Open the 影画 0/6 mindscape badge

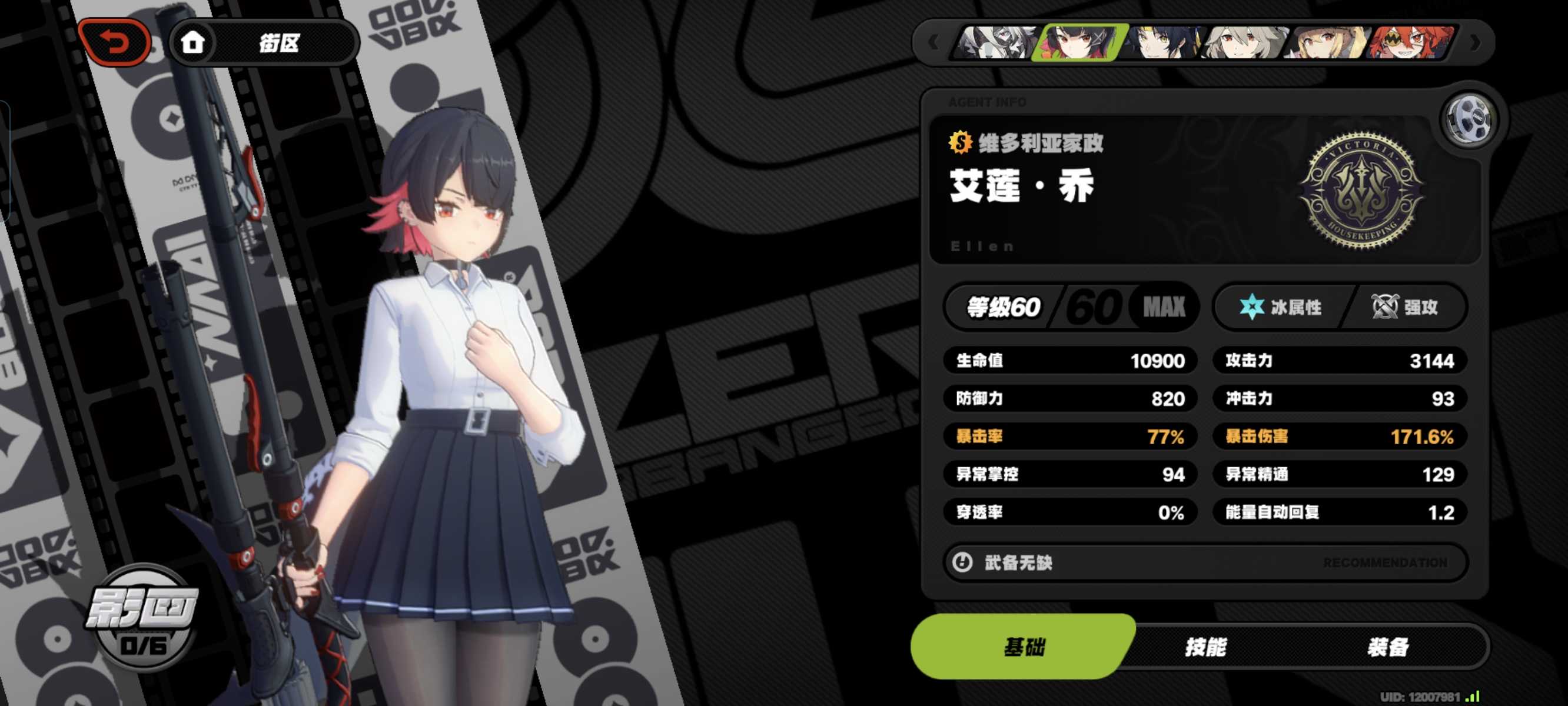pyautogui.click(x=142, y=618)
